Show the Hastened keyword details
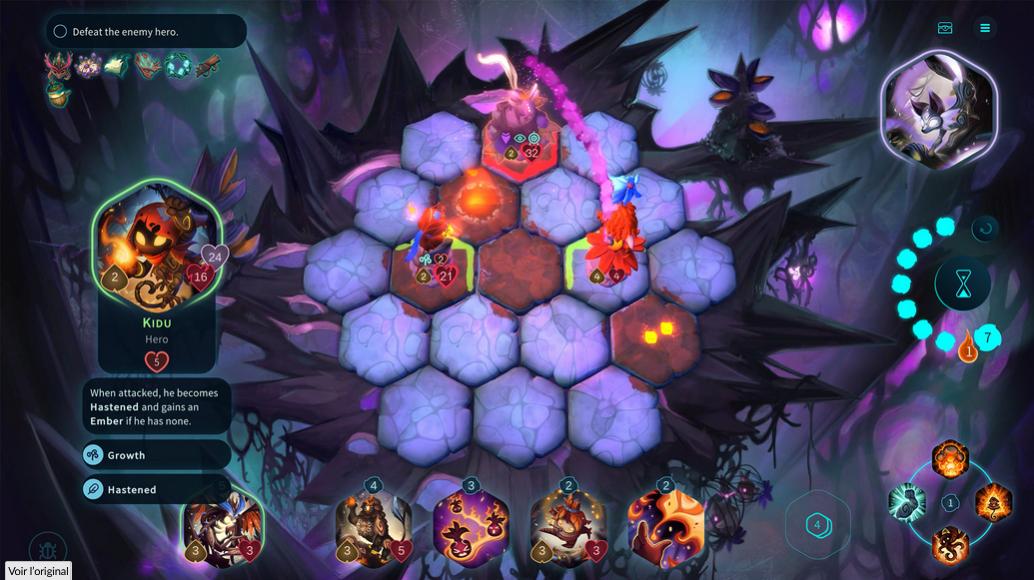This screenshot has height=580, width=1034. [156, 490]
